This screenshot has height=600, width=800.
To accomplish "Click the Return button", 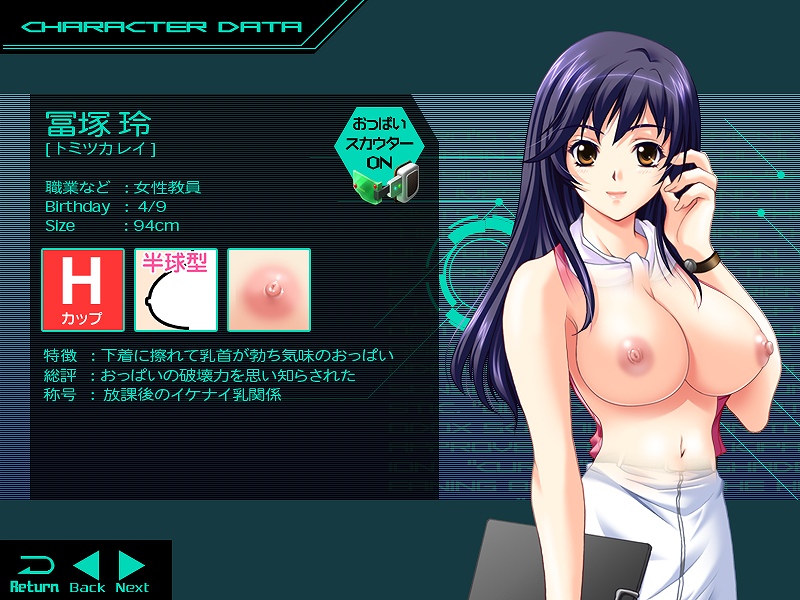I will (x=34, y=572).
